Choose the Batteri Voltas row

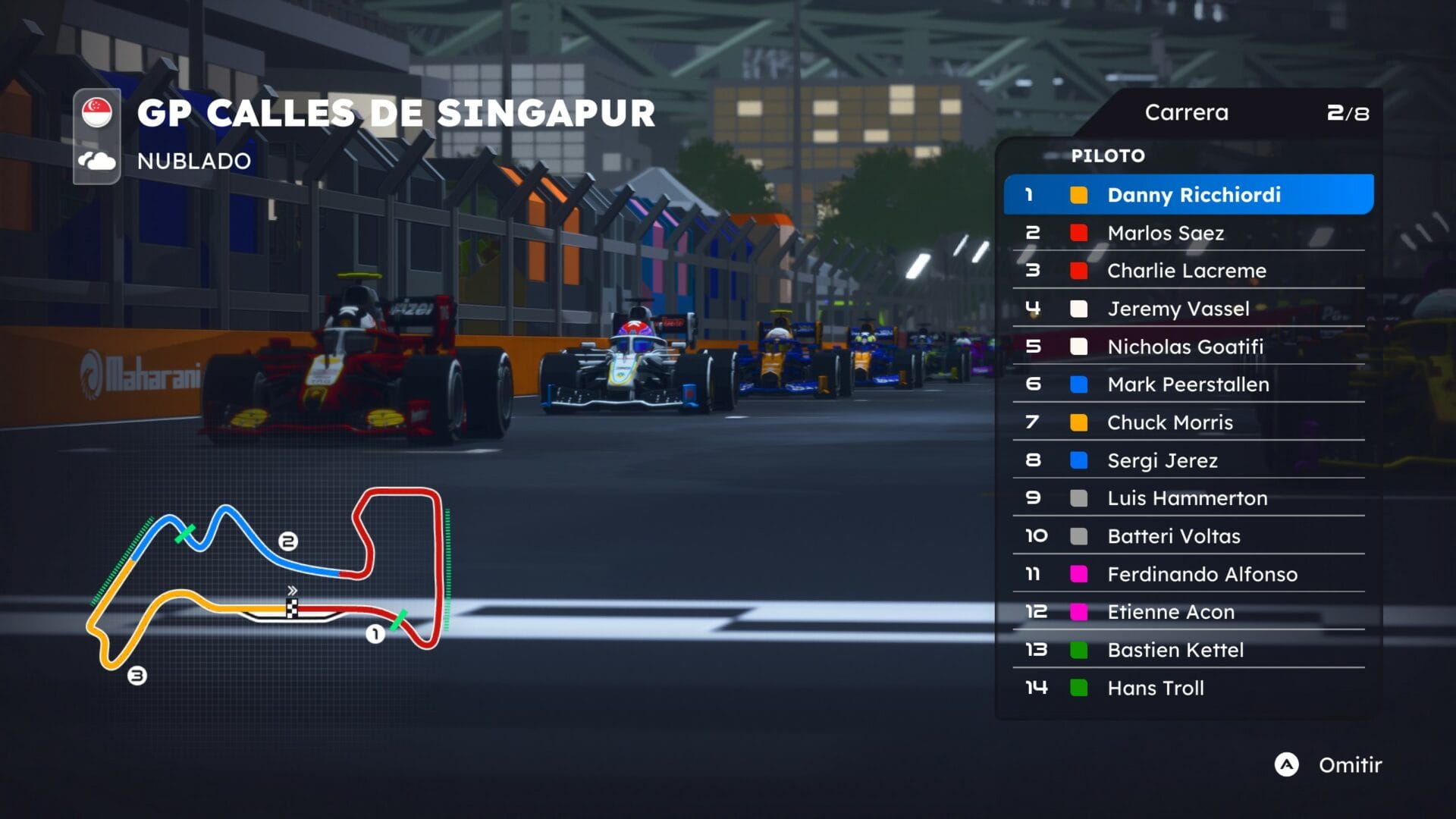point(1188,536)
